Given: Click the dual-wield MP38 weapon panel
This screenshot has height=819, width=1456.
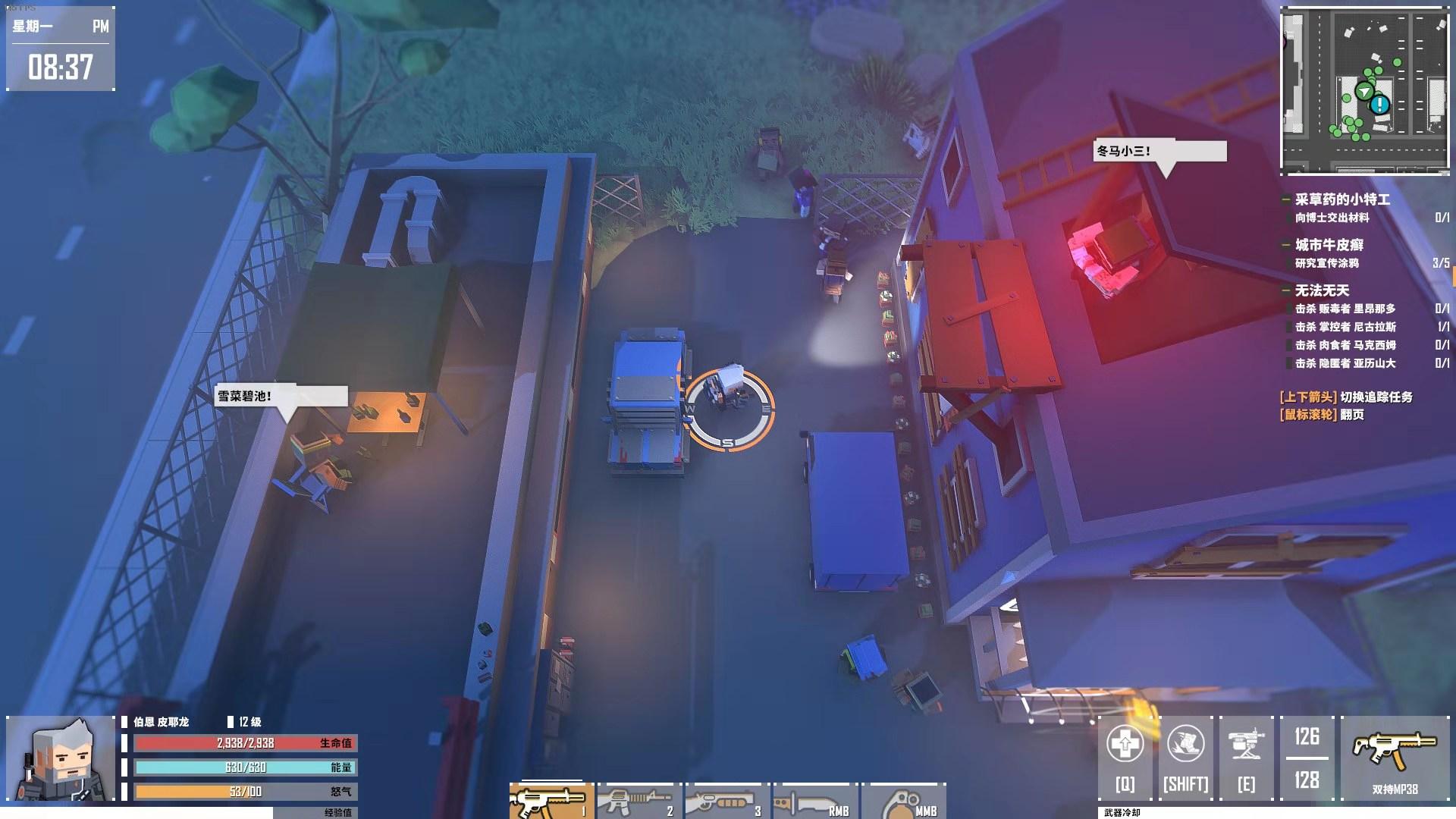Looking at the screenshot, I should point(1395,757).
